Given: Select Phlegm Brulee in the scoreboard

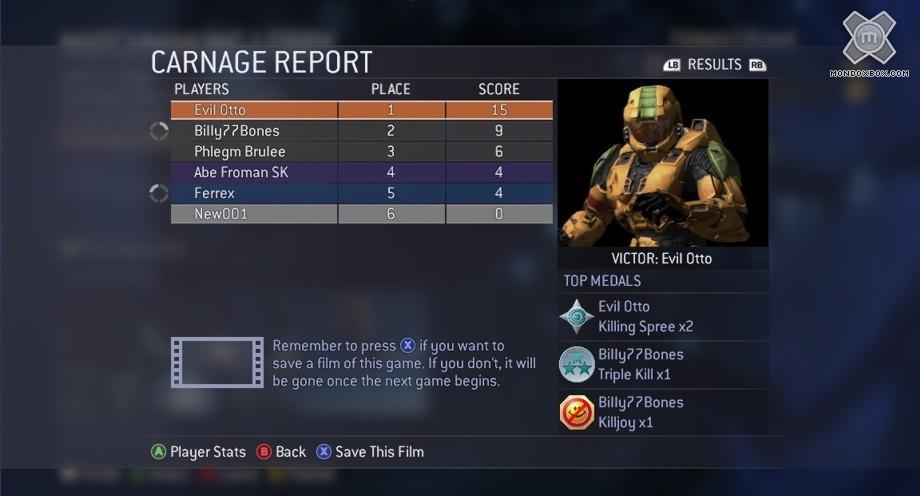Looking at the screenshot, I should click(361, 152).
